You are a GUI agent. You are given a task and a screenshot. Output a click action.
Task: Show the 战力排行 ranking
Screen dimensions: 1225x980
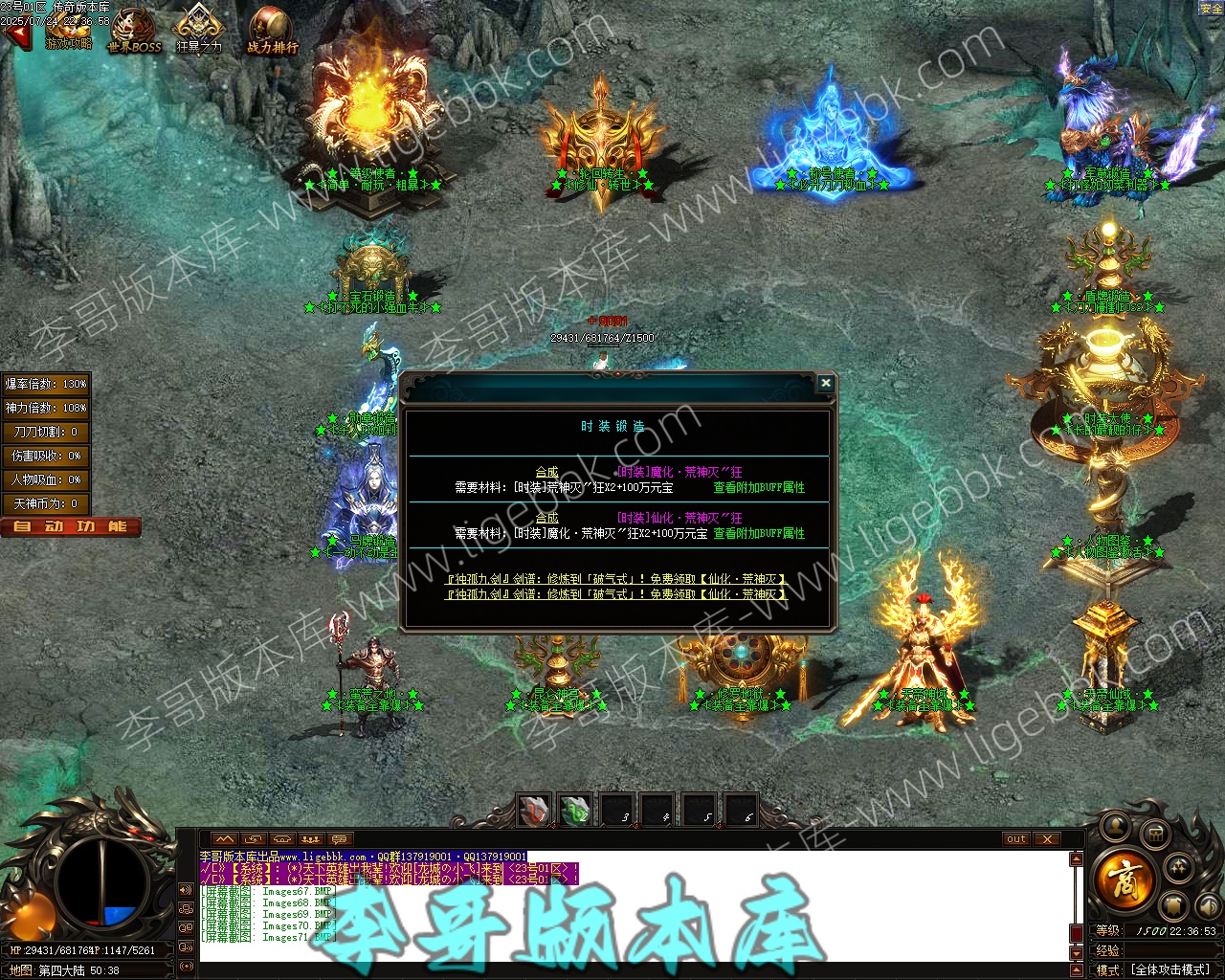pos(272,31)
